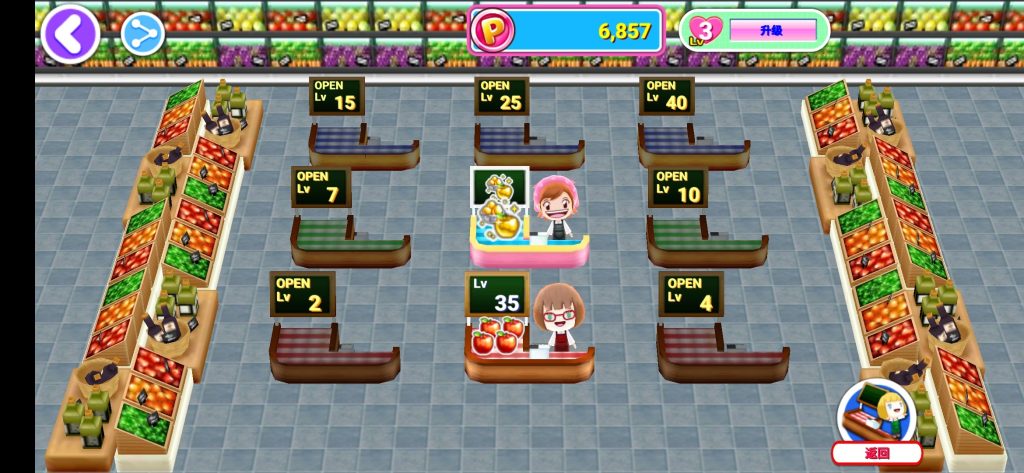The height and width of the screenshot is (473, 1024).
Task: Choose the OPEN Lv 40 stall sign
Action: 666,96
